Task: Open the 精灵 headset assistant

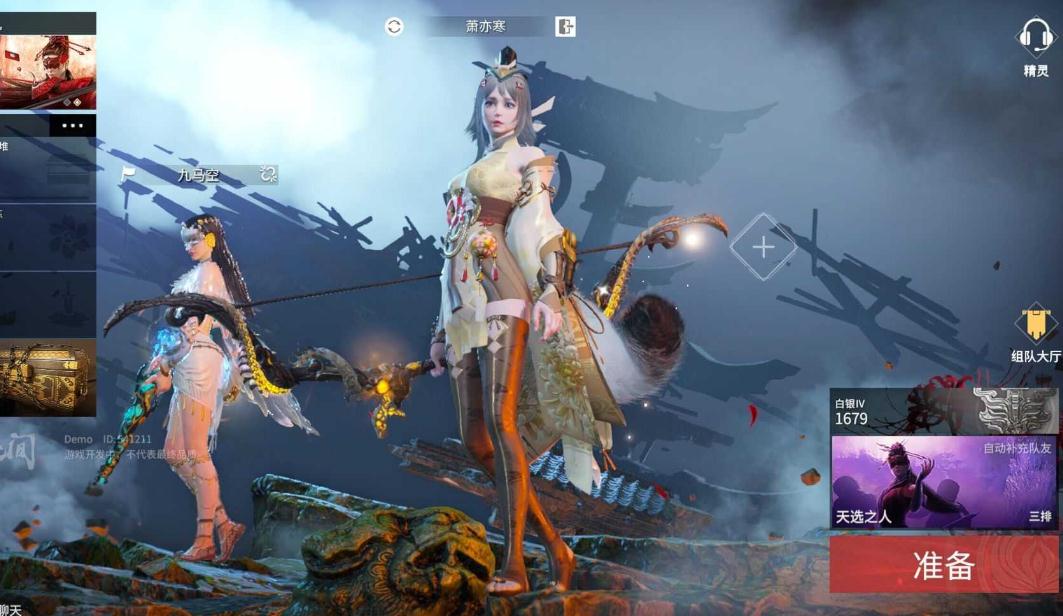Action: [1036, 48]
